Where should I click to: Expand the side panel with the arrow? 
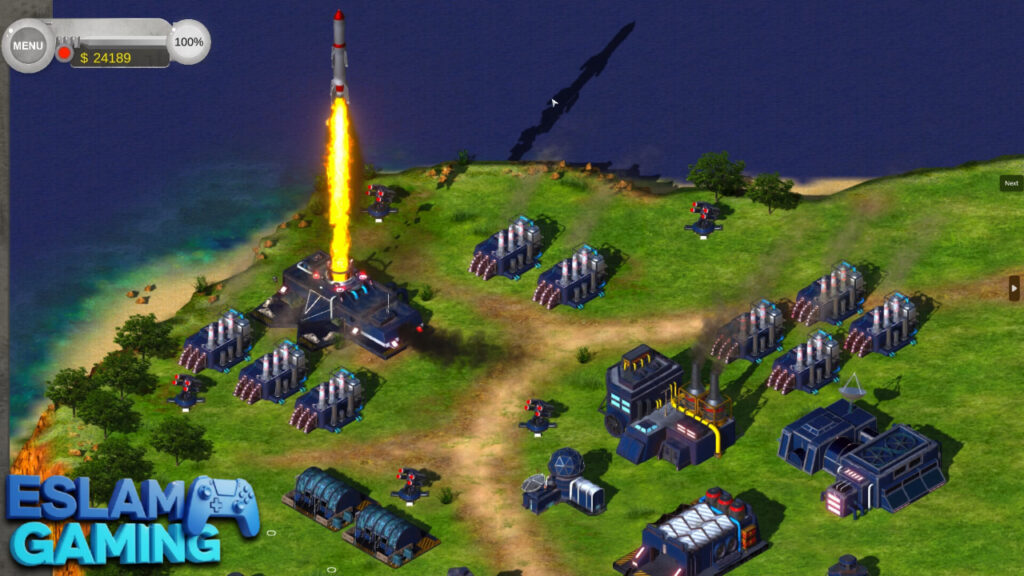click(1014, 288)
